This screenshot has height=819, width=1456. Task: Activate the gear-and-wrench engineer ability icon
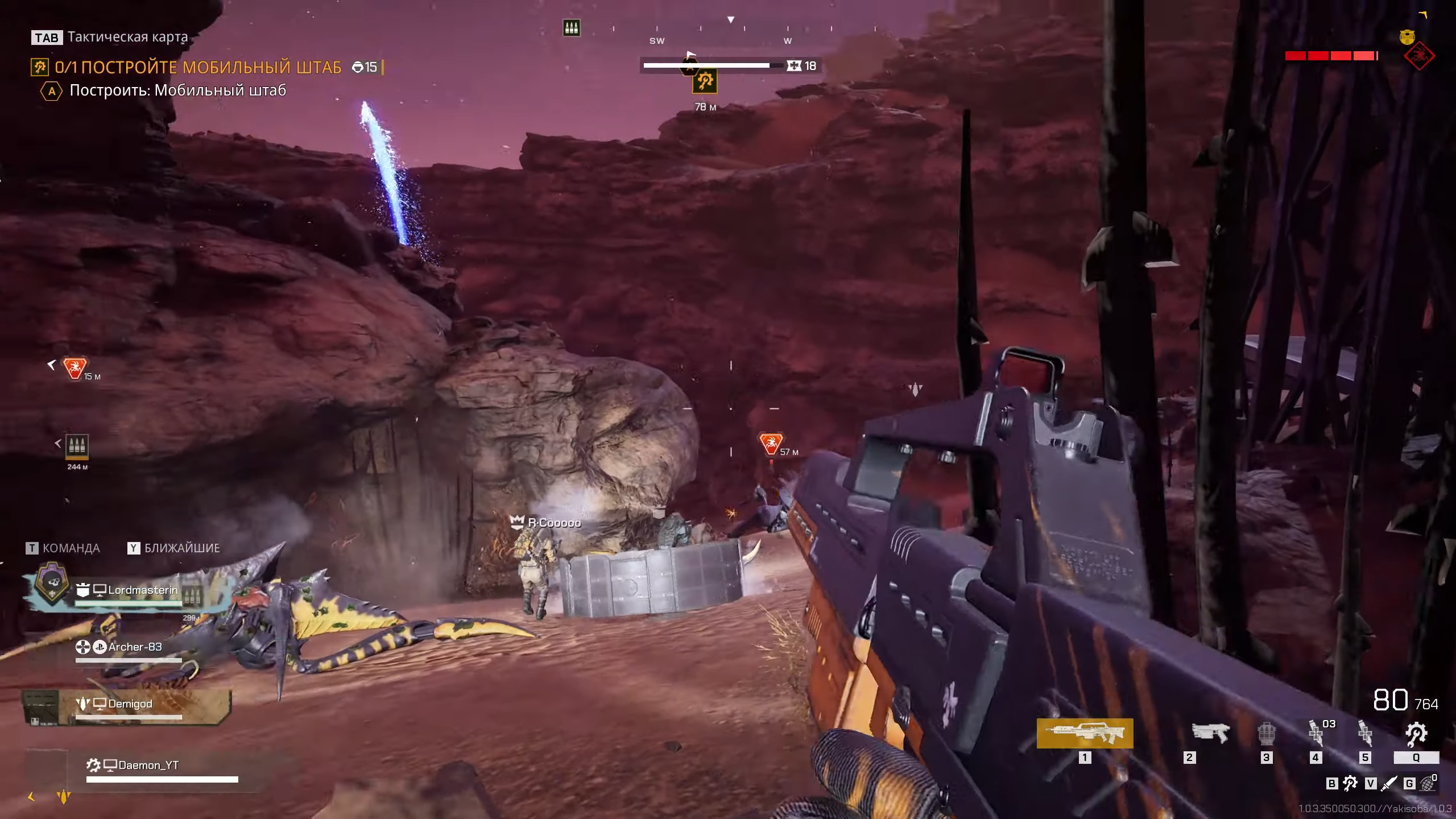coord(1416,734)
